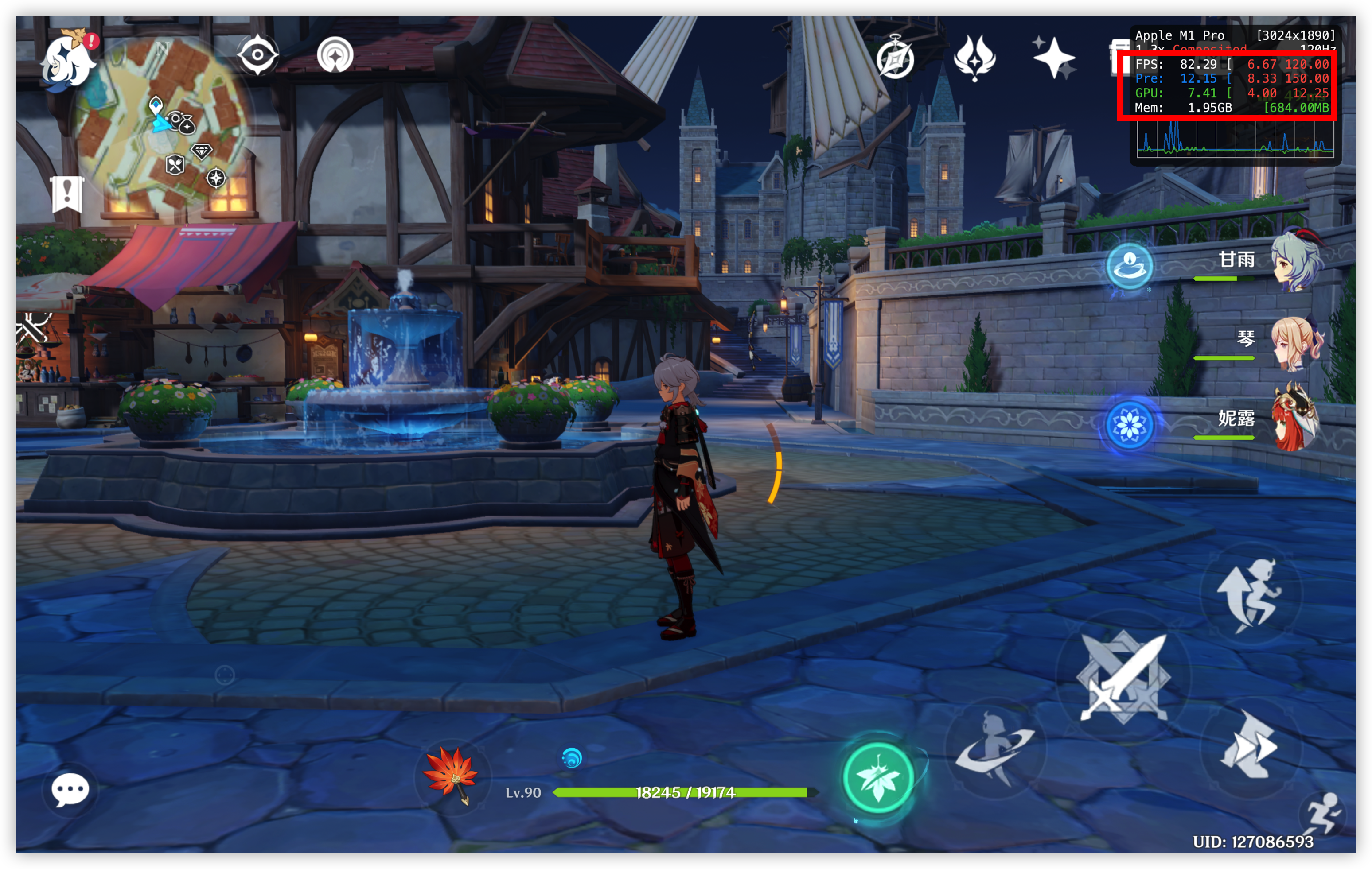1372x869 pixels.
Task: Toggle elemental sight eye icon
Action: (257, 54)
